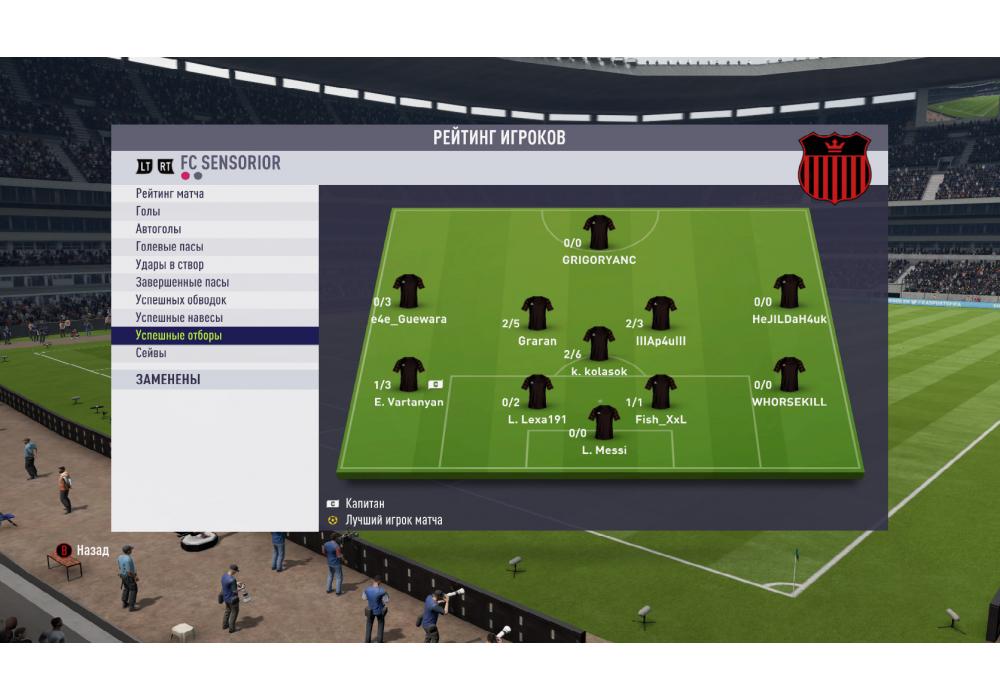Select goalkeeper L. Messi
Screen dimensions: 1000x700
click(x=604, y=422)
